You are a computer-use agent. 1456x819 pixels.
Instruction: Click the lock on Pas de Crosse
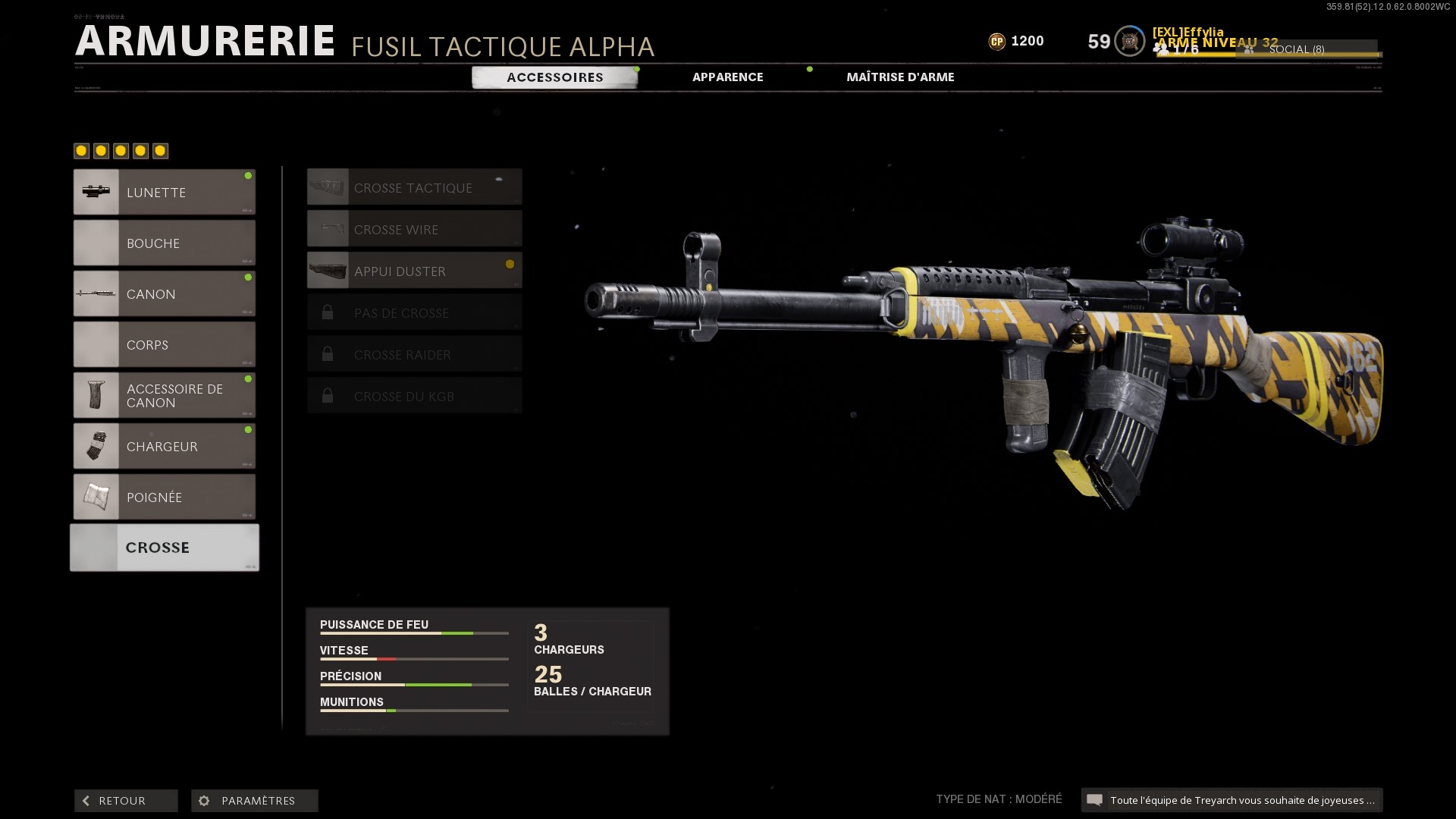[x=328, y=312]
